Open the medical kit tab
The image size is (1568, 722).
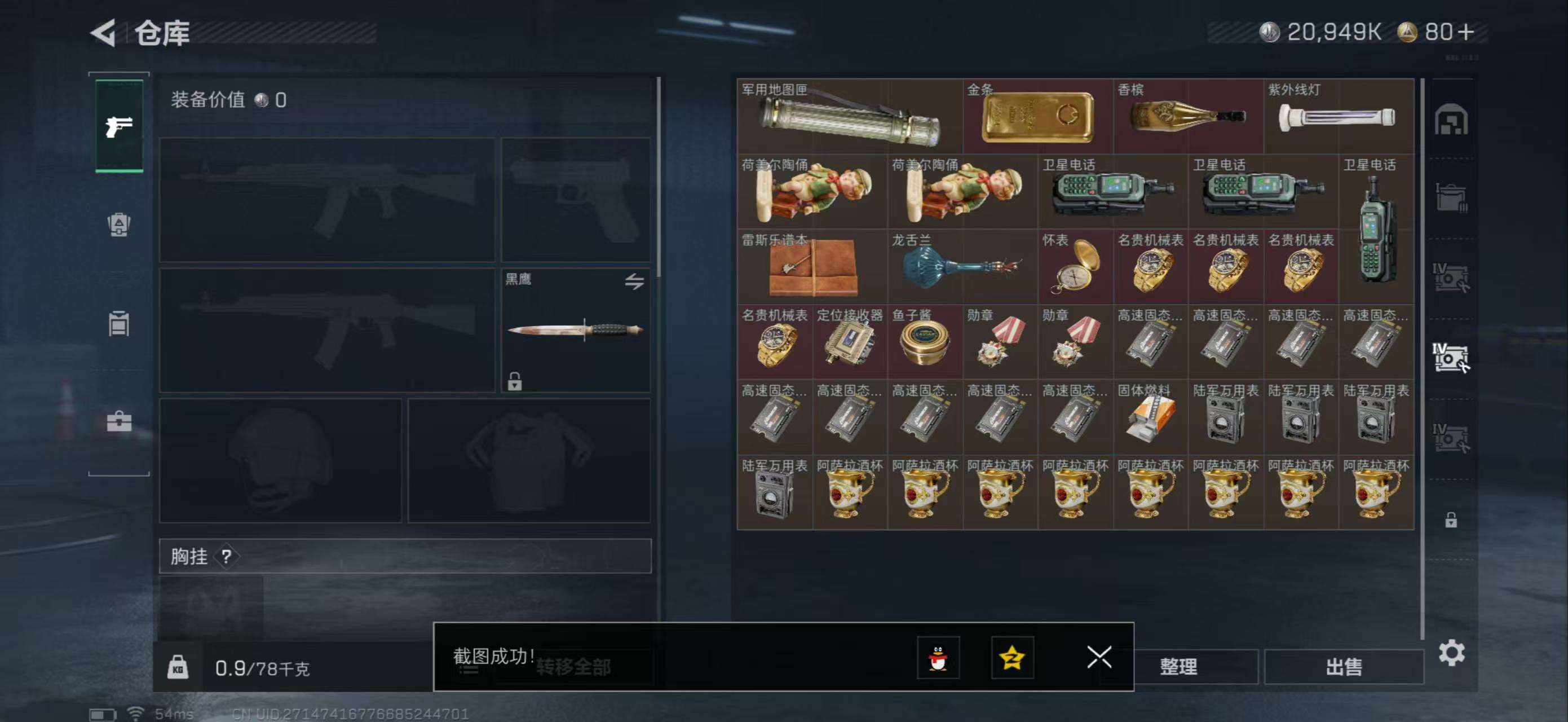[120, 421]
